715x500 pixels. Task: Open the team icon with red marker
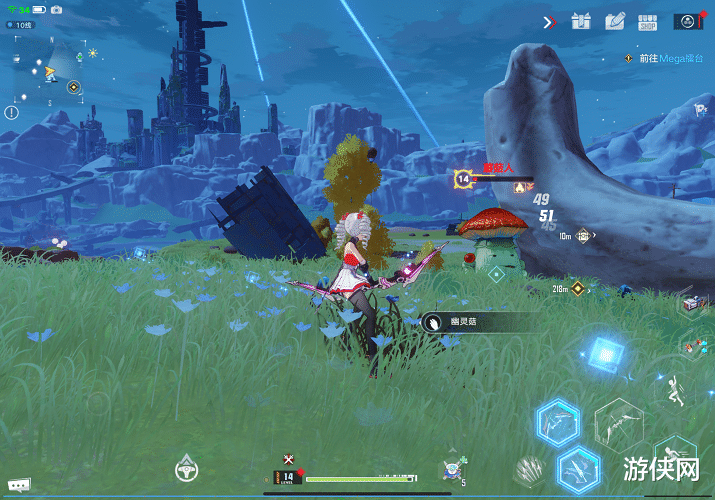688,21
